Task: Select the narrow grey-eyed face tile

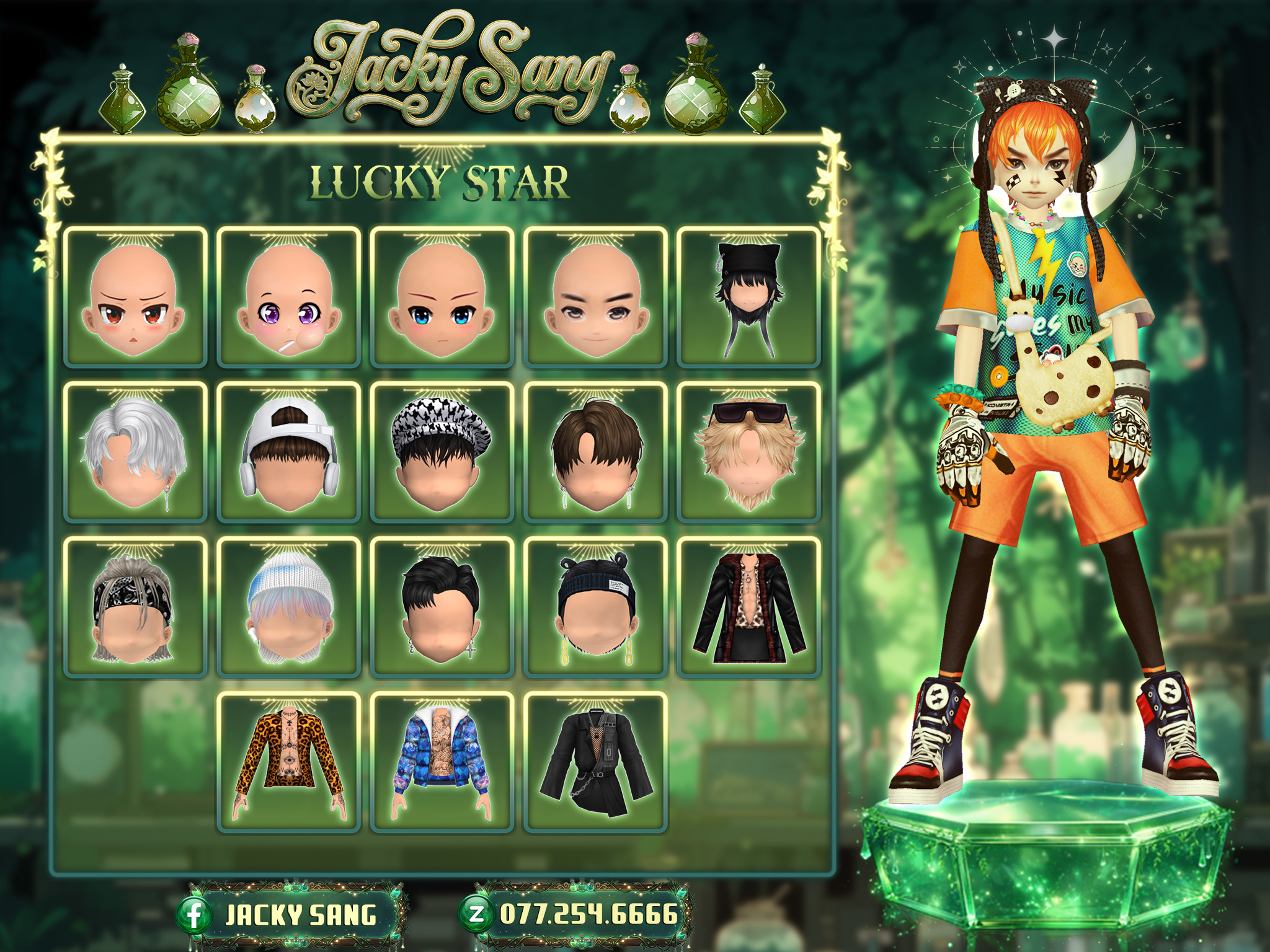Action: 595,297
